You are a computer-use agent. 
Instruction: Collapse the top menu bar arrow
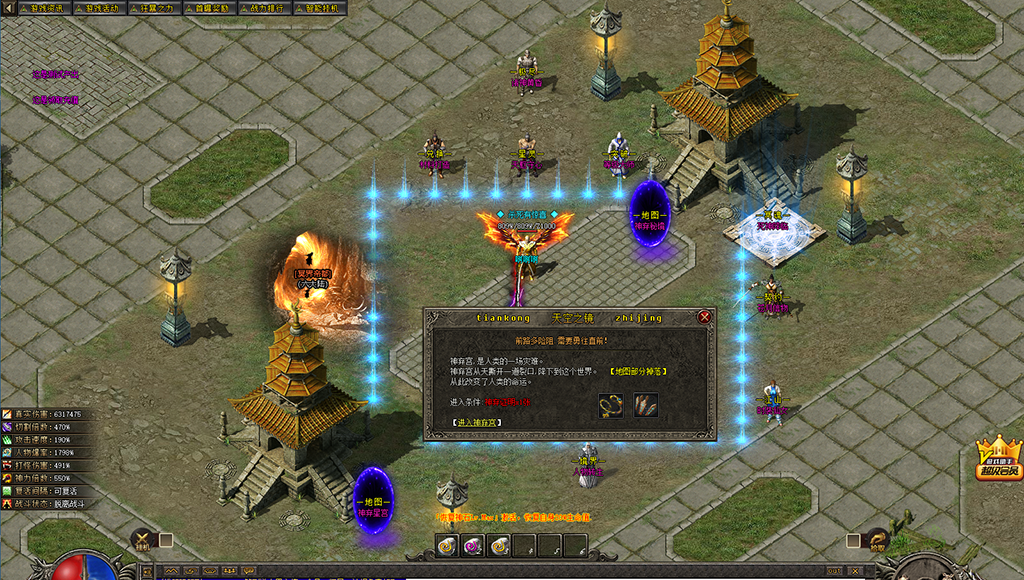pyautogui.click(x=9, y=8)
